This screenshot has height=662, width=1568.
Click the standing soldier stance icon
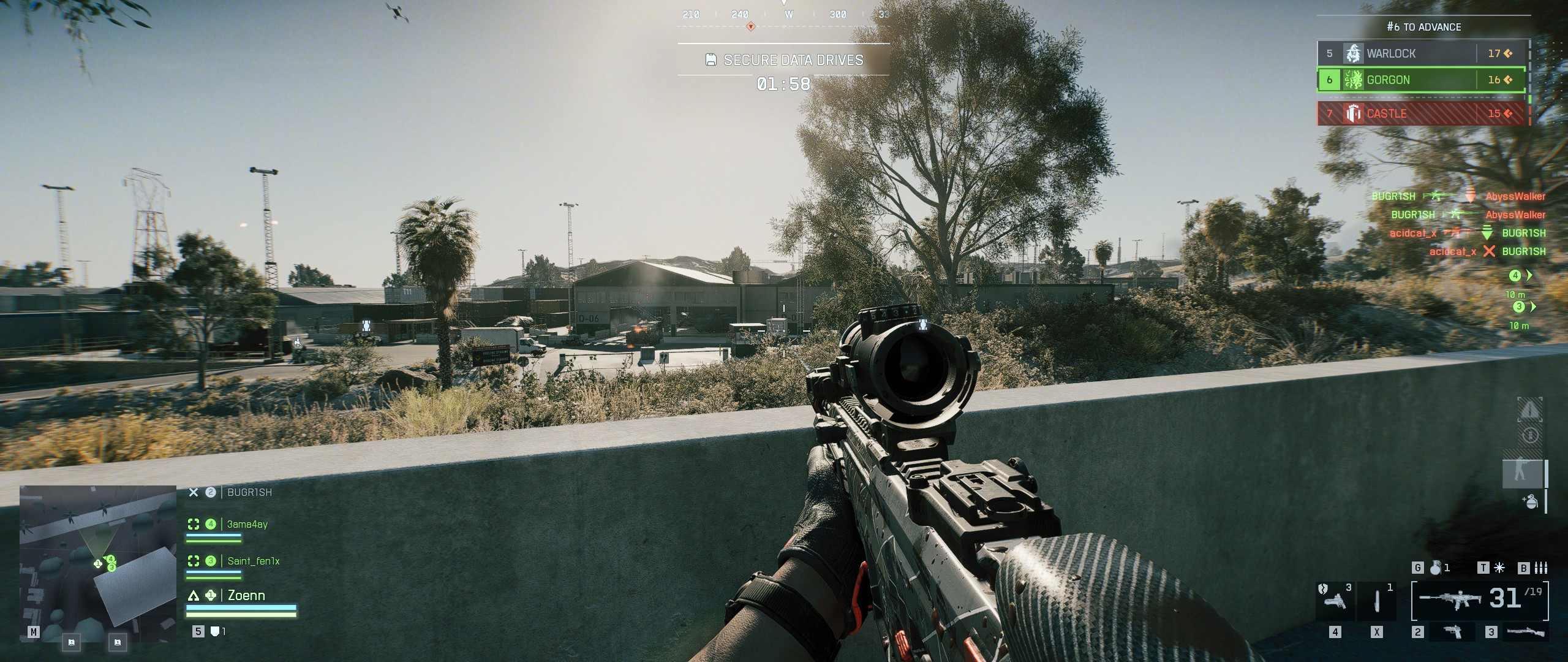(x=1521, y=473)
